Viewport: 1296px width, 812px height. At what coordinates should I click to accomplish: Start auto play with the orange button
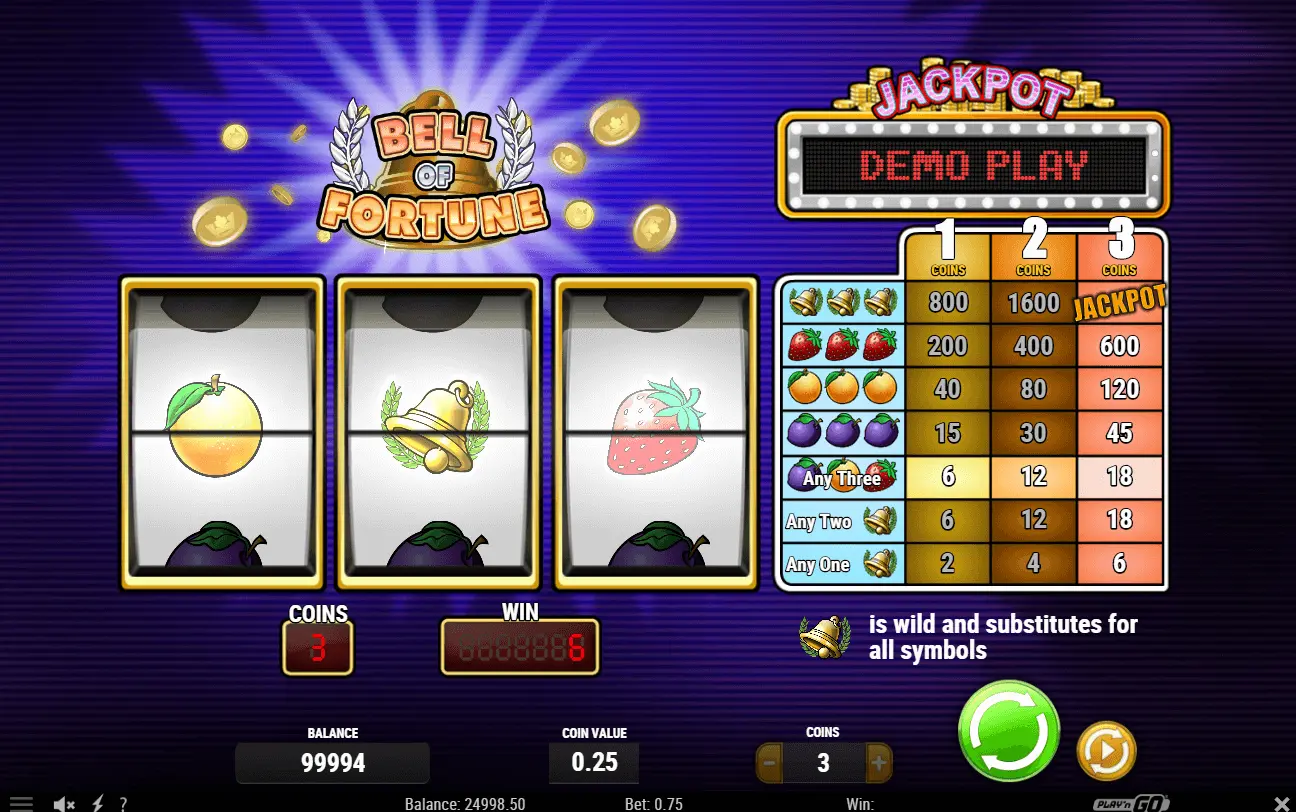(1106, 750)
